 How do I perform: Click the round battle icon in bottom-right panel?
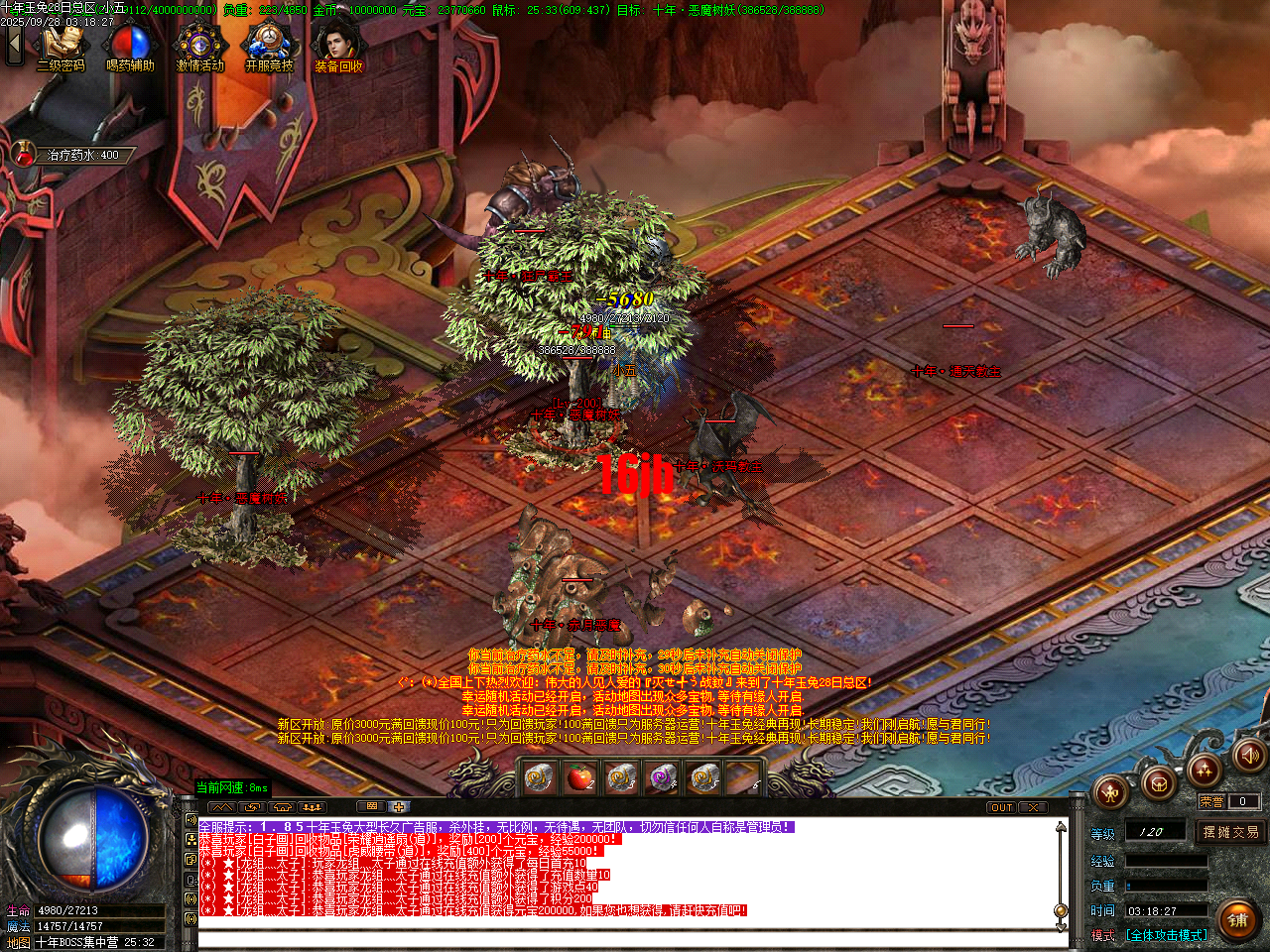(1111, 793)
